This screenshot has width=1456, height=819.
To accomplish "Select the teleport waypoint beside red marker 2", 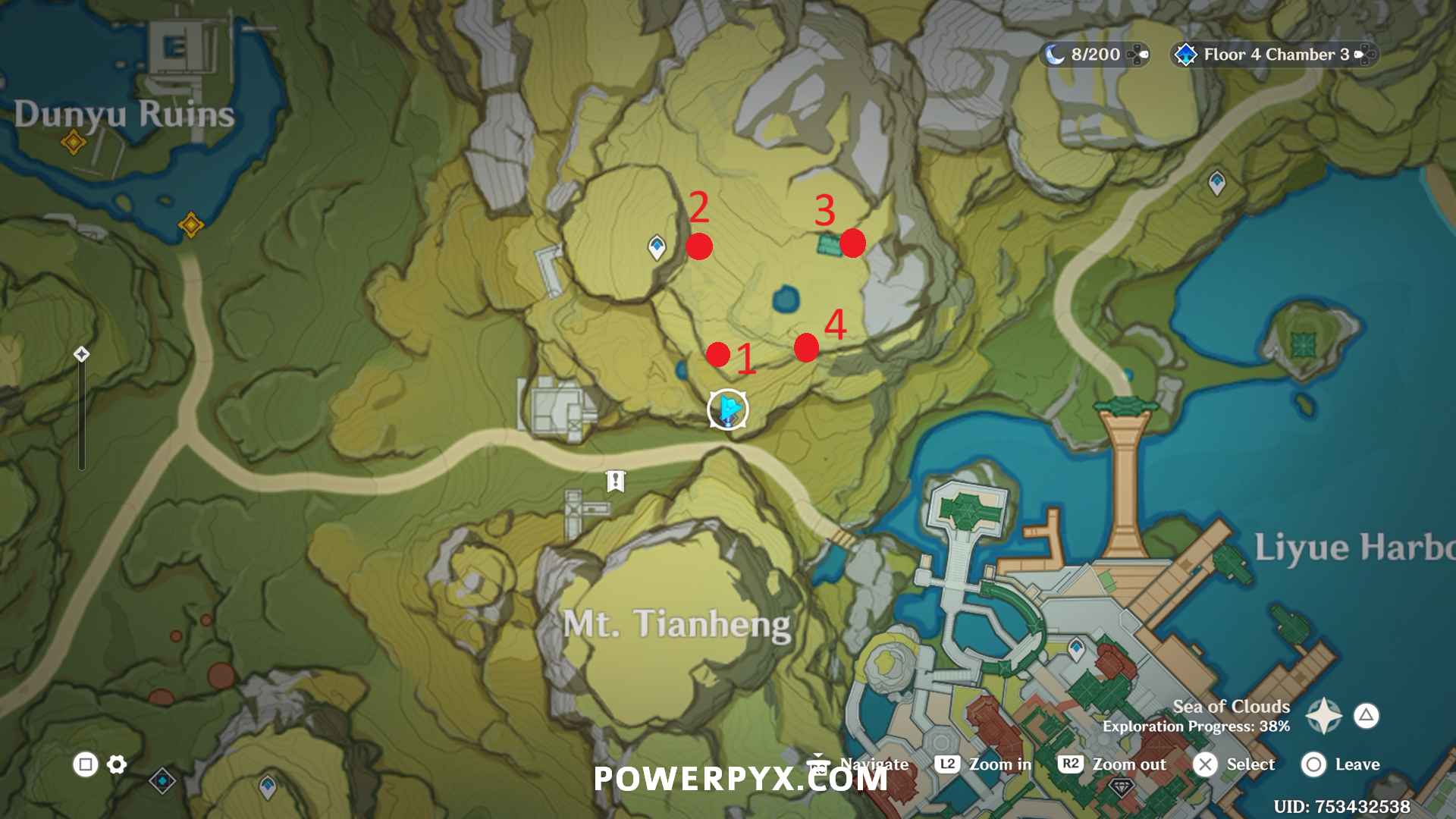I will tap(657, 246).
